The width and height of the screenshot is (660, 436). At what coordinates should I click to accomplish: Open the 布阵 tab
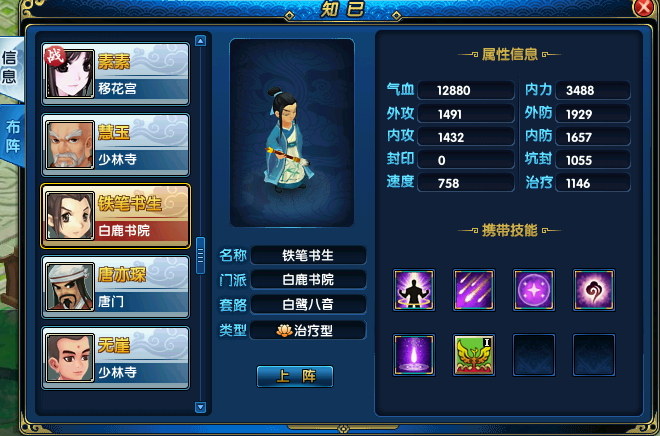tap(12, 138)
